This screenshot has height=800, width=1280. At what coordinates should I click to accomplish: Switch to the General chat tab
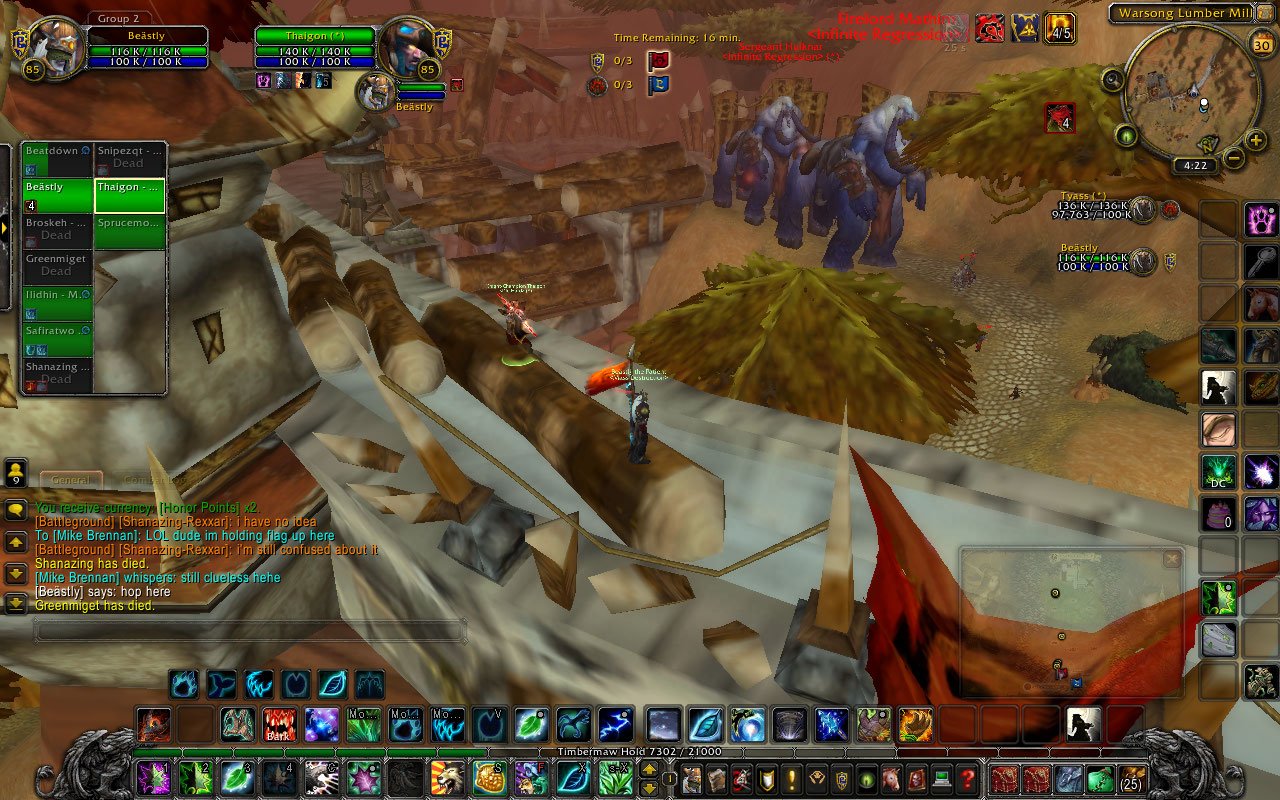(x=71, y=481)
